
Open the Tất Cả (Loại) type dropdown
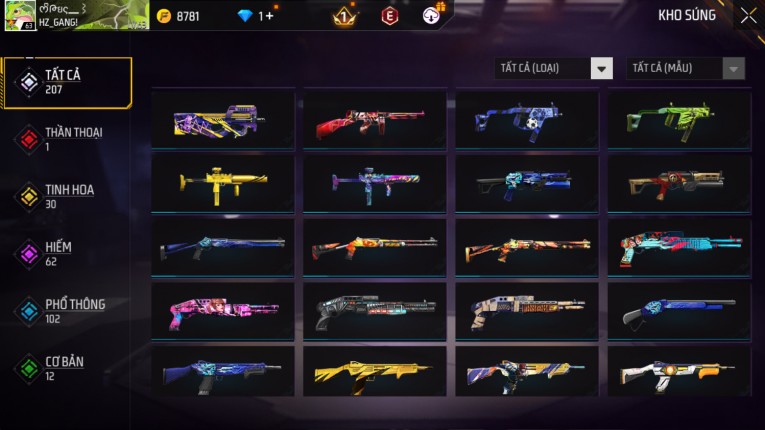point(554,68)
